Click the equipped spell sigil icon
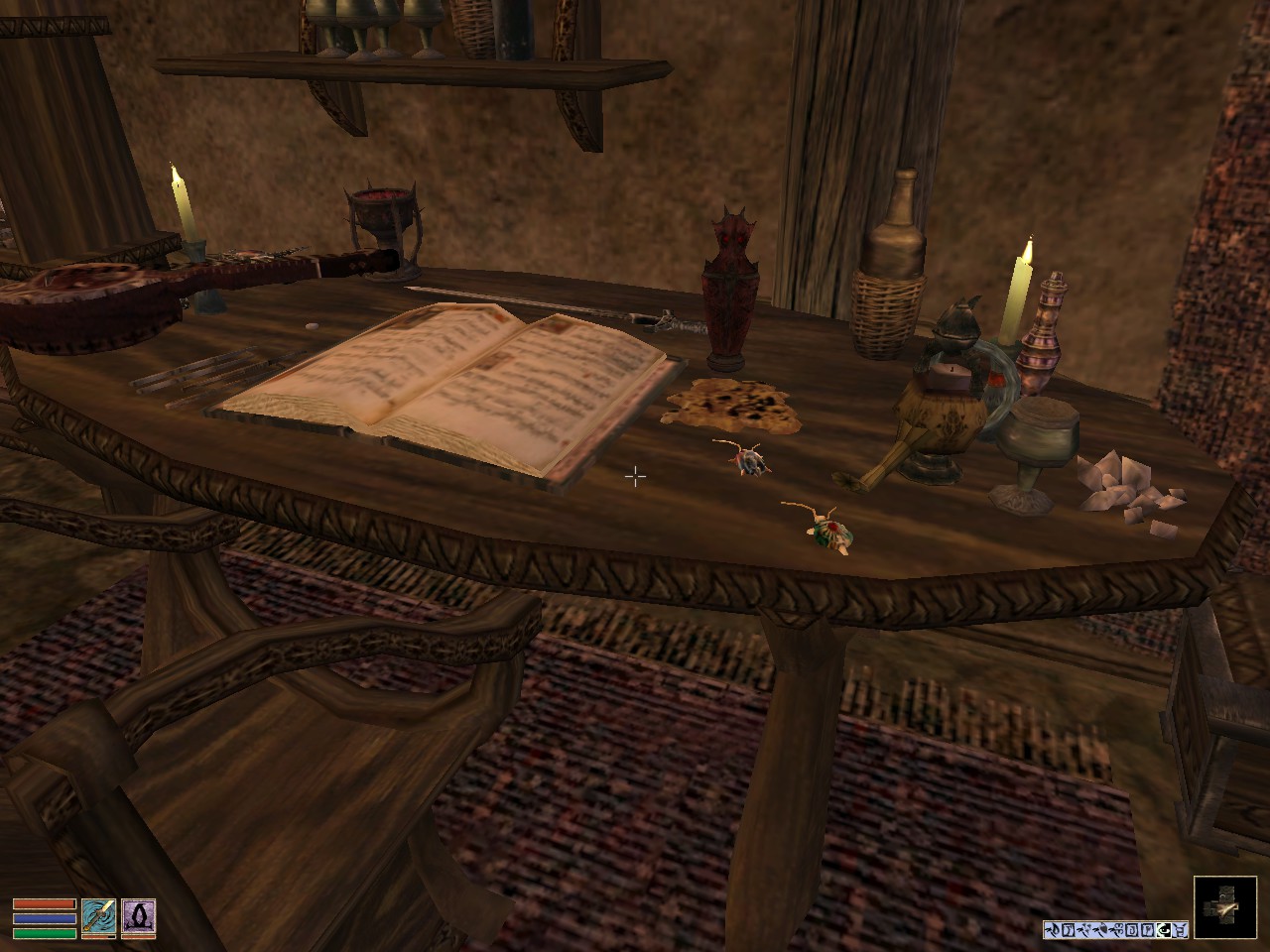 pyautogui.click(x=139, y=916)
